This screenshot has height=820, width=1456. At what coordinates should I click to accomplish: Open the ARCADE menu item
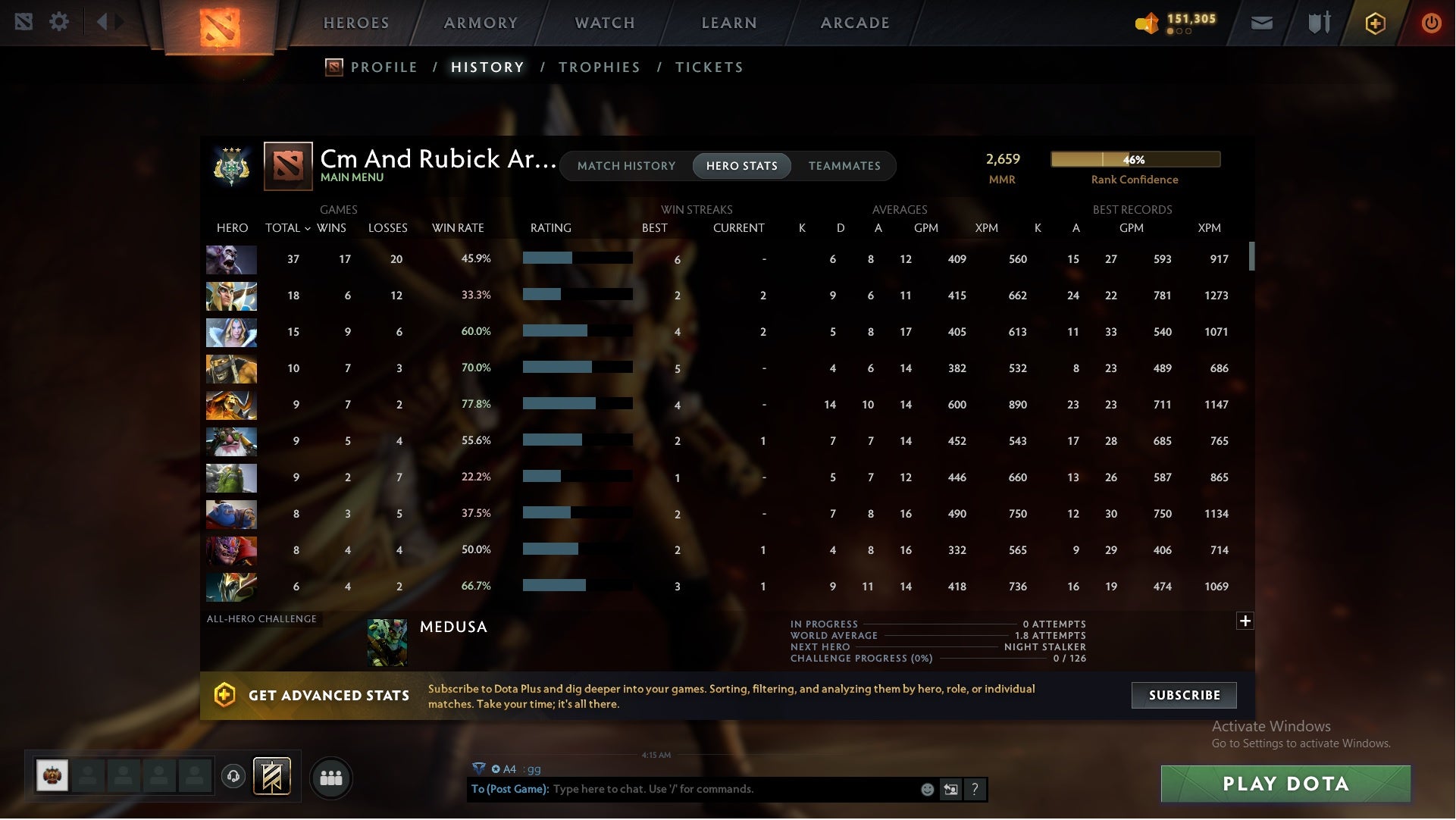click(x=854, y=23)
